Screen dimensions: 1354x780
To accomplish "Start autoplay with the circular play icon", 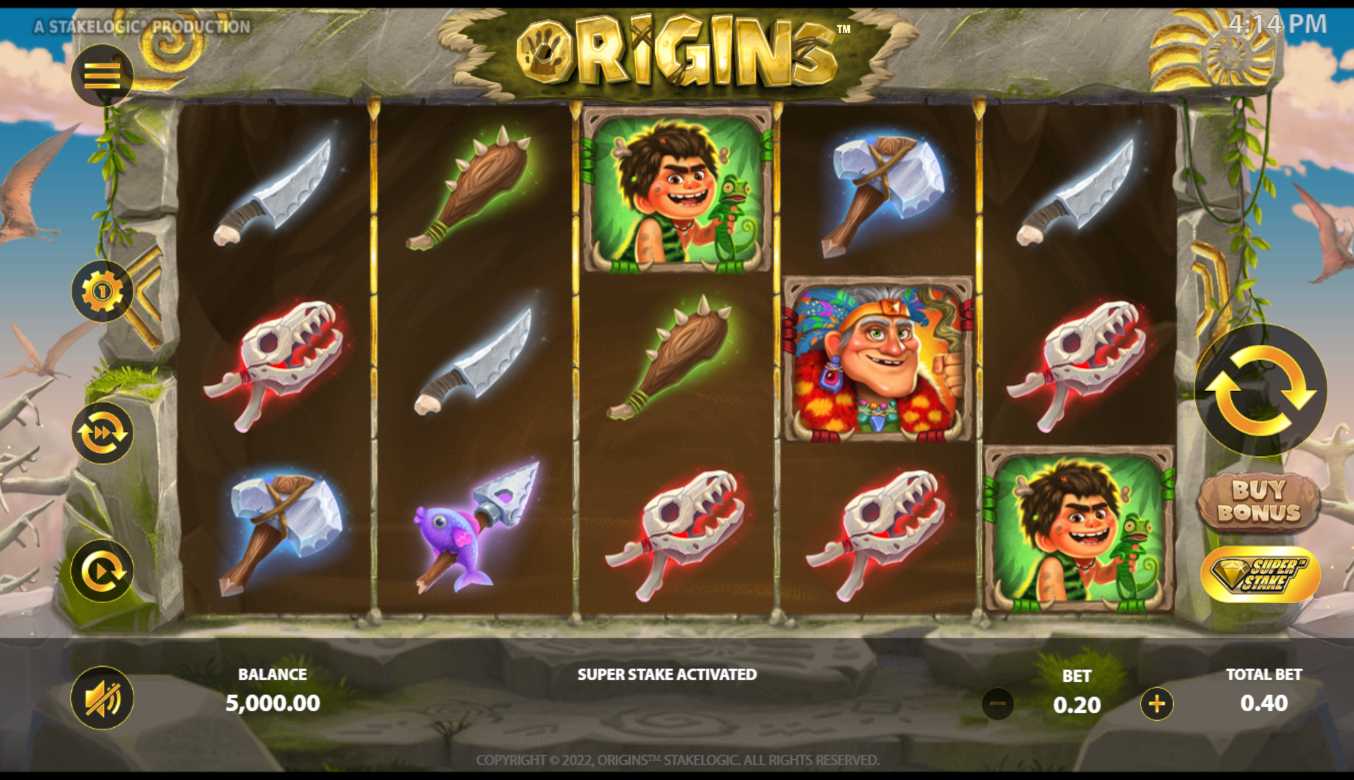I will pyautogui.click(x=102, y=570).
